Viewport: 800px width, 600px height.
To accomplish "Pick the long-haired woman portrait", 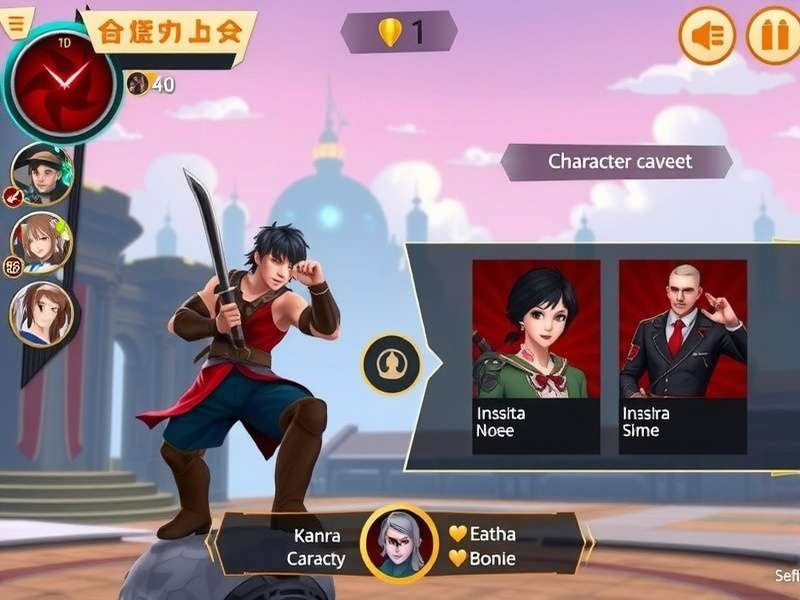I will 41,313.
